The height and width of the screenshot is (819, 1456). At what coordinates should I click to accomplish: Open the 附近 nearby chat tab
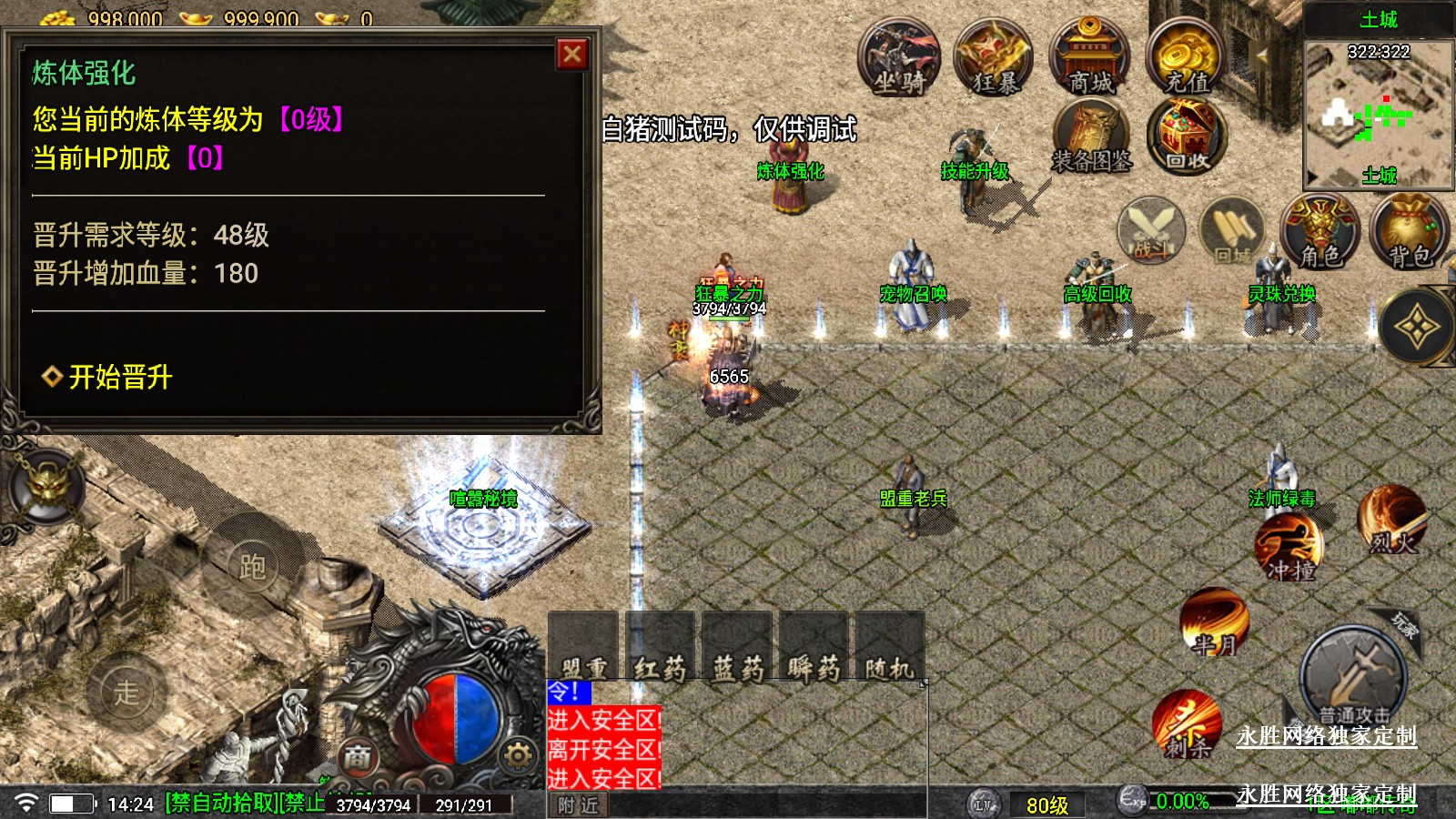click(579, 805)
